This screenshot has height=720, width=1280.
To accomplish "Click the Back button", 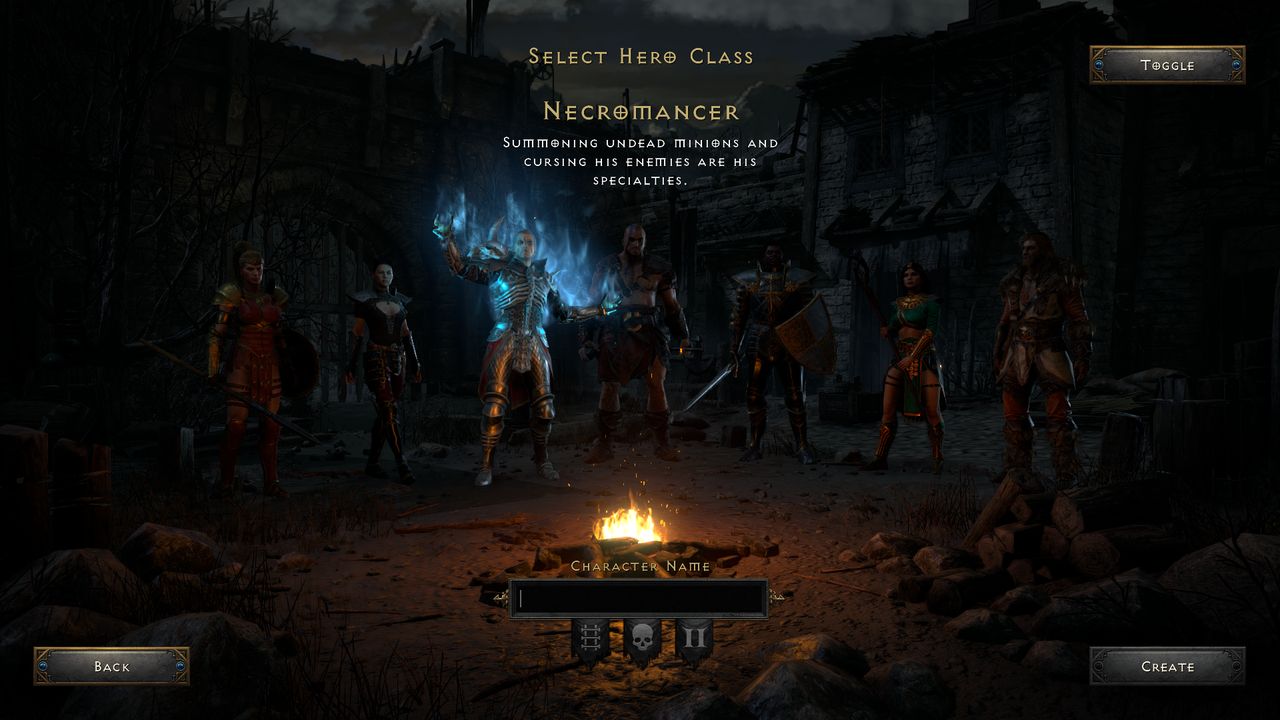I will click(x=112, y=666).
